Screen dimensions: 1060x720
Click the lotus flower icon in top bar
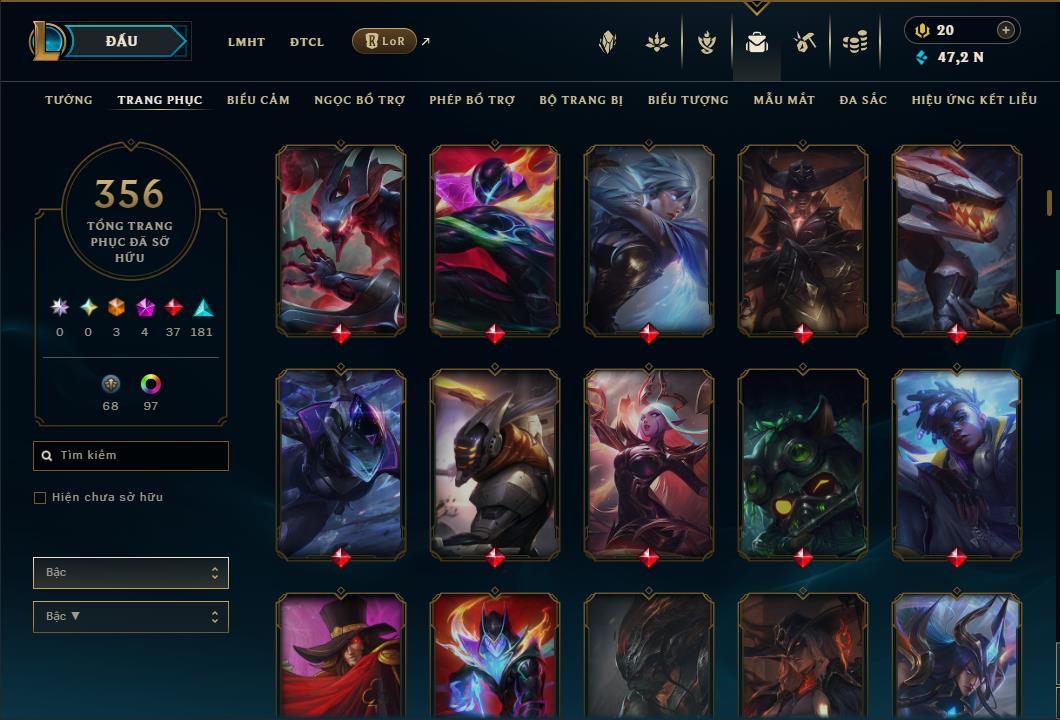[657, 42]
